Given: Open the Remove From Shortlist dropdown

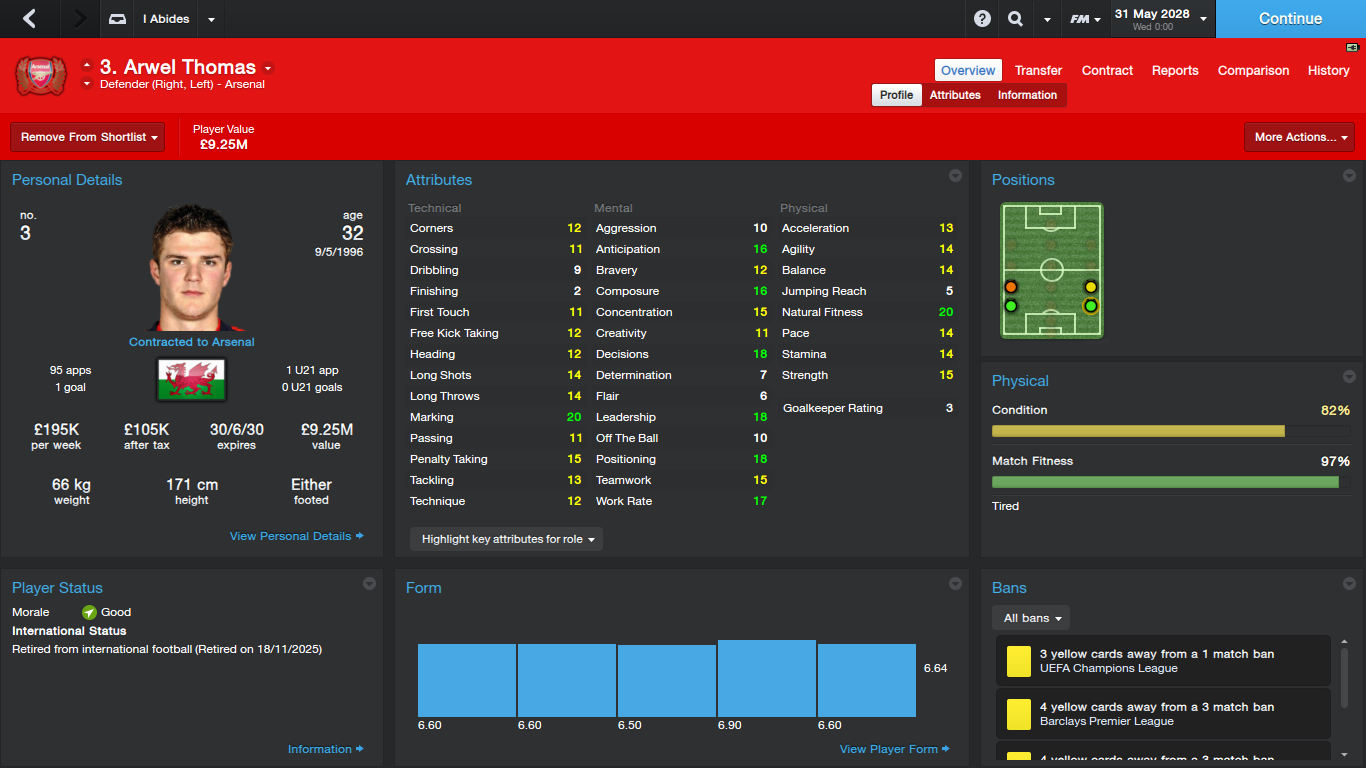Looking at the screenshot, I should coord(87,136).
